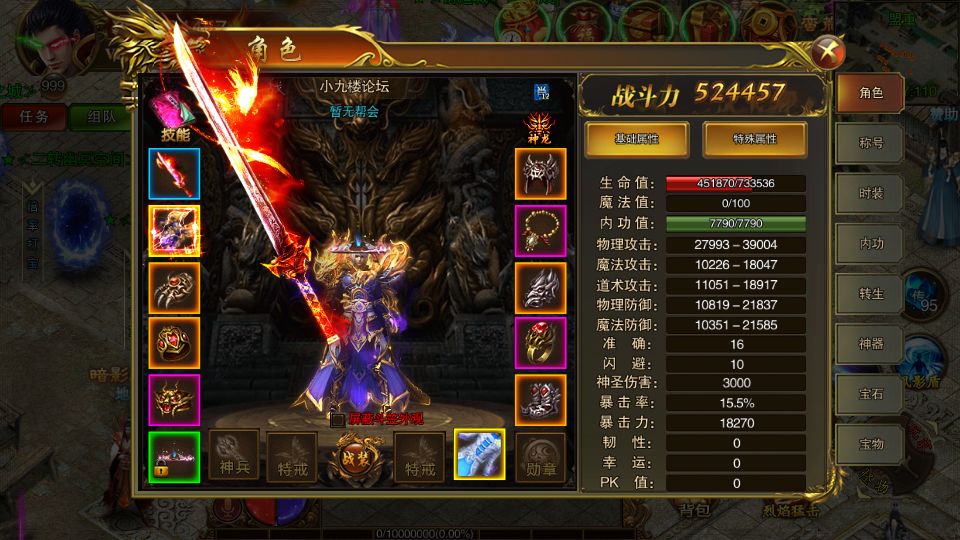Go to the 时装 fashion tab
The image size is (960, 540).
point(871,193)
